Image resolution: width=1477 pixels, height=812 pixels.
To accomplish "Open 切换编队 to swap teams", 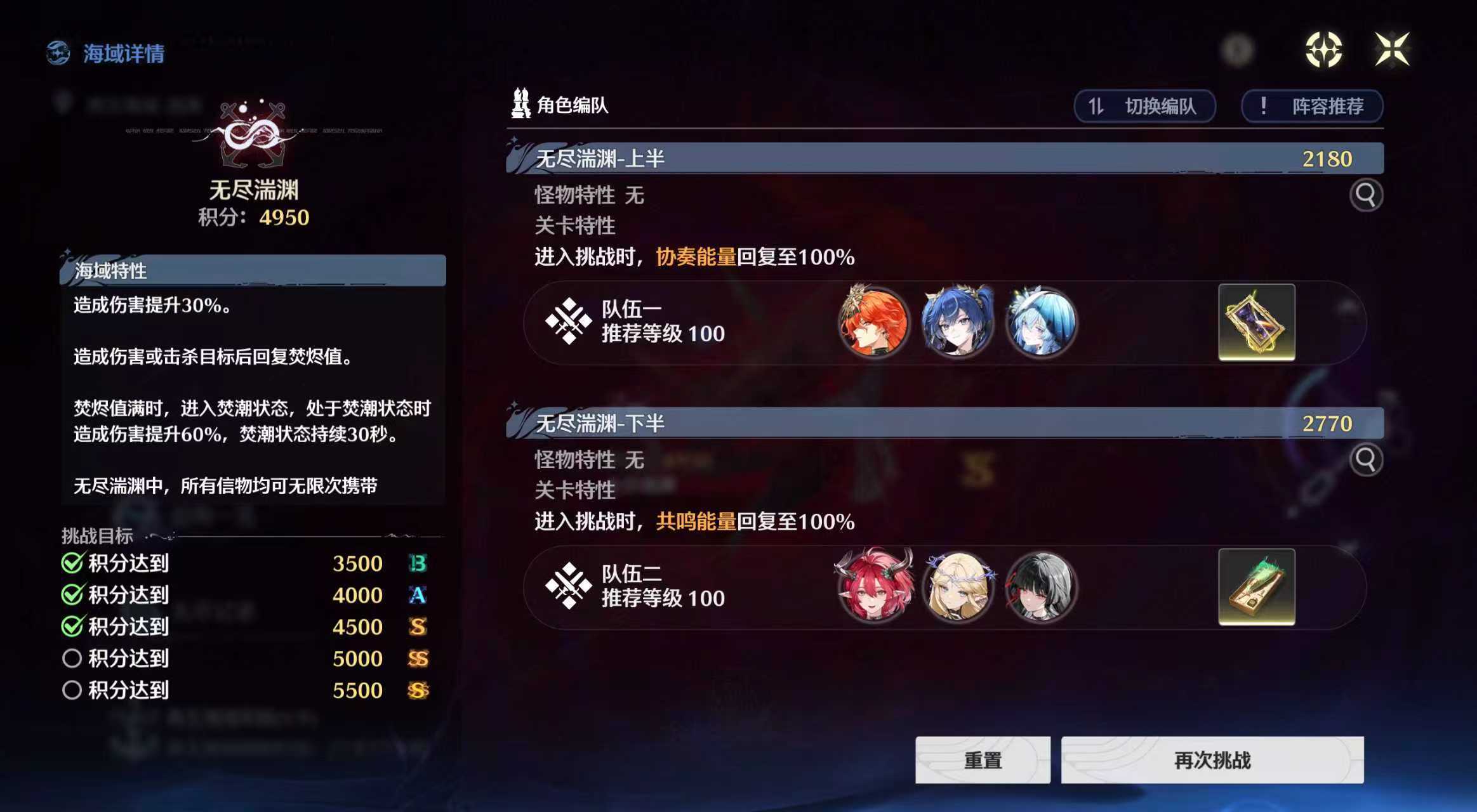I will [x=1145, y=107].
